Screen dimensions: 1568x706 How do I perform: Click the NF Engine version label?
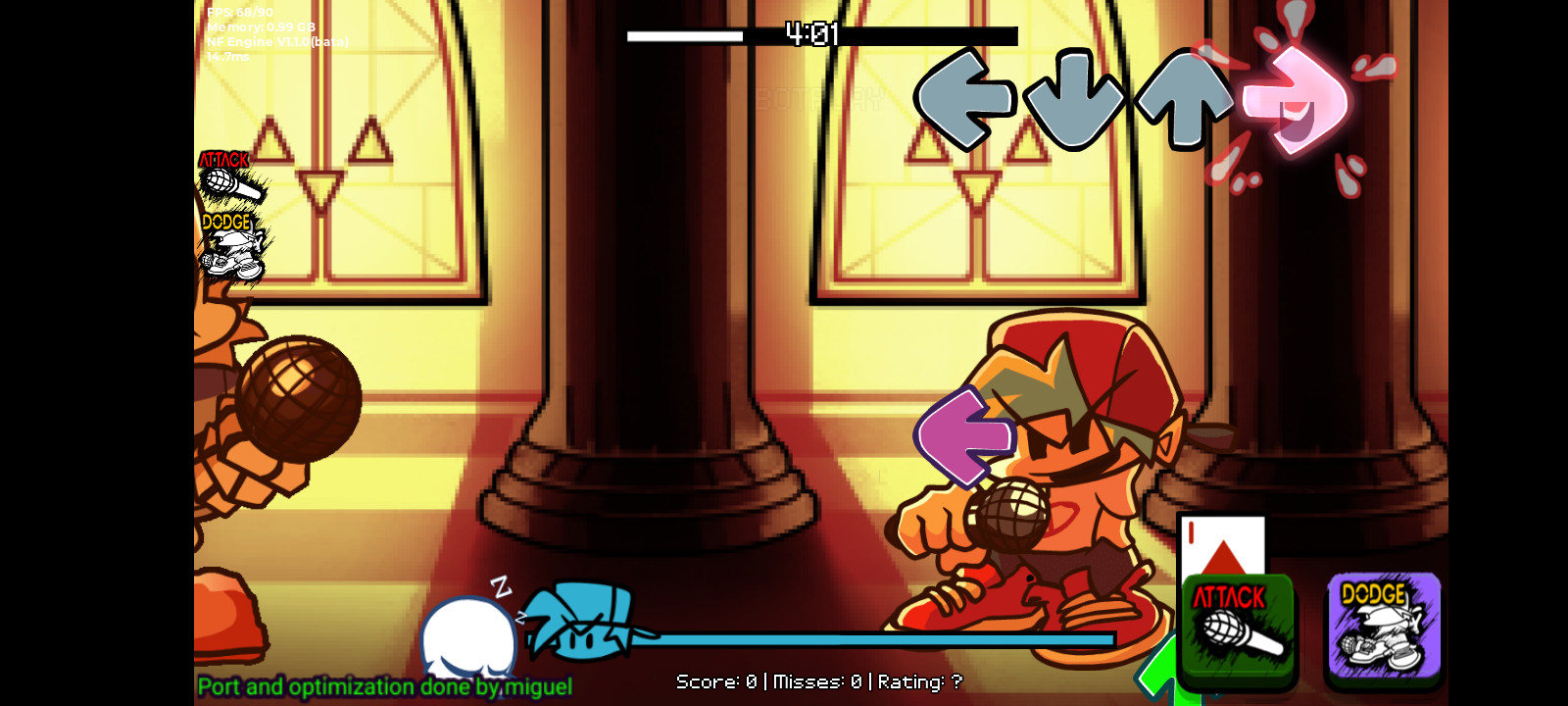(x=276, y=41)
